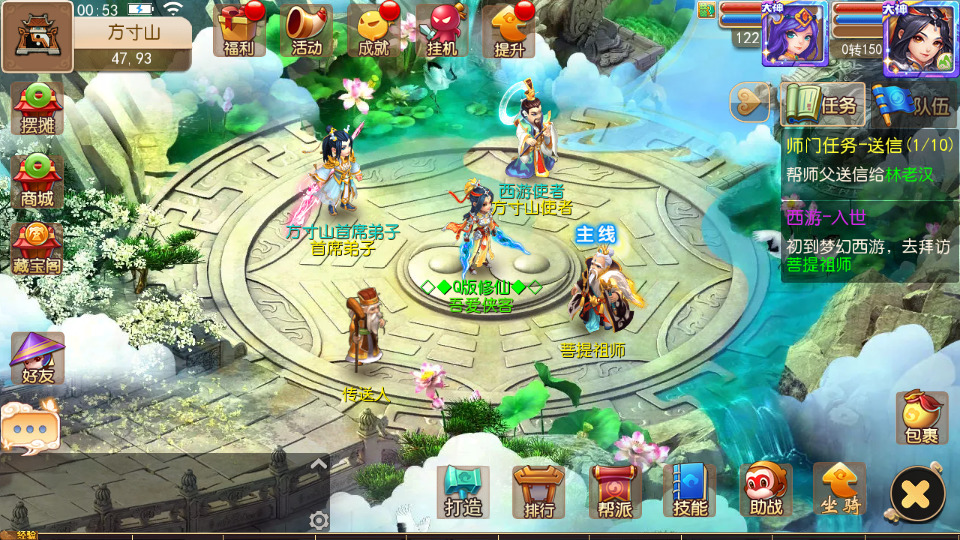Viewport: 960px width, 540px height.
Task: Open the 活动 events horn icon
Action: (307, 30)
